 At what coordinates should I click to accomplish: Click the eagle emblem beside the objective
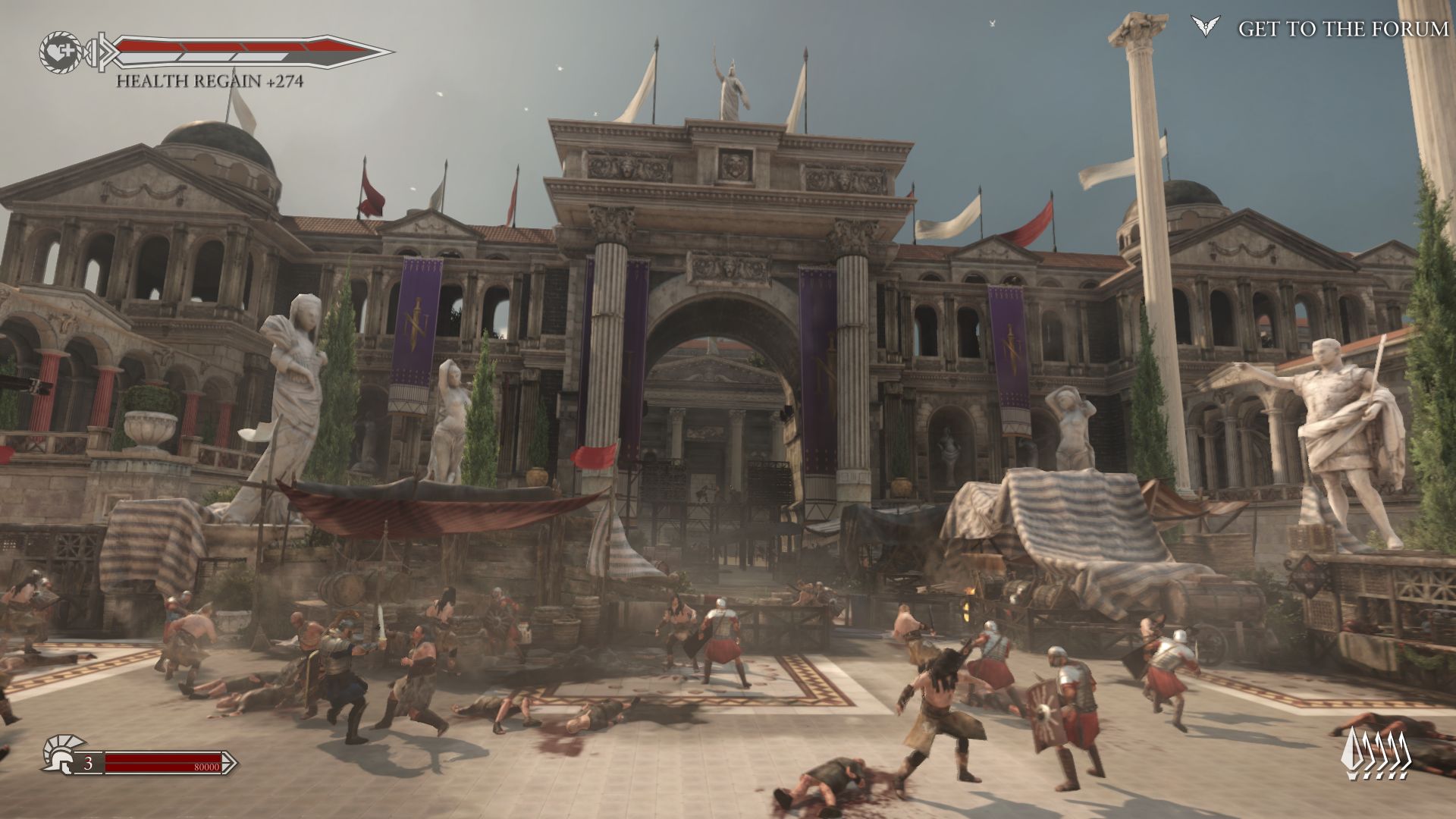pos(1205,27)
